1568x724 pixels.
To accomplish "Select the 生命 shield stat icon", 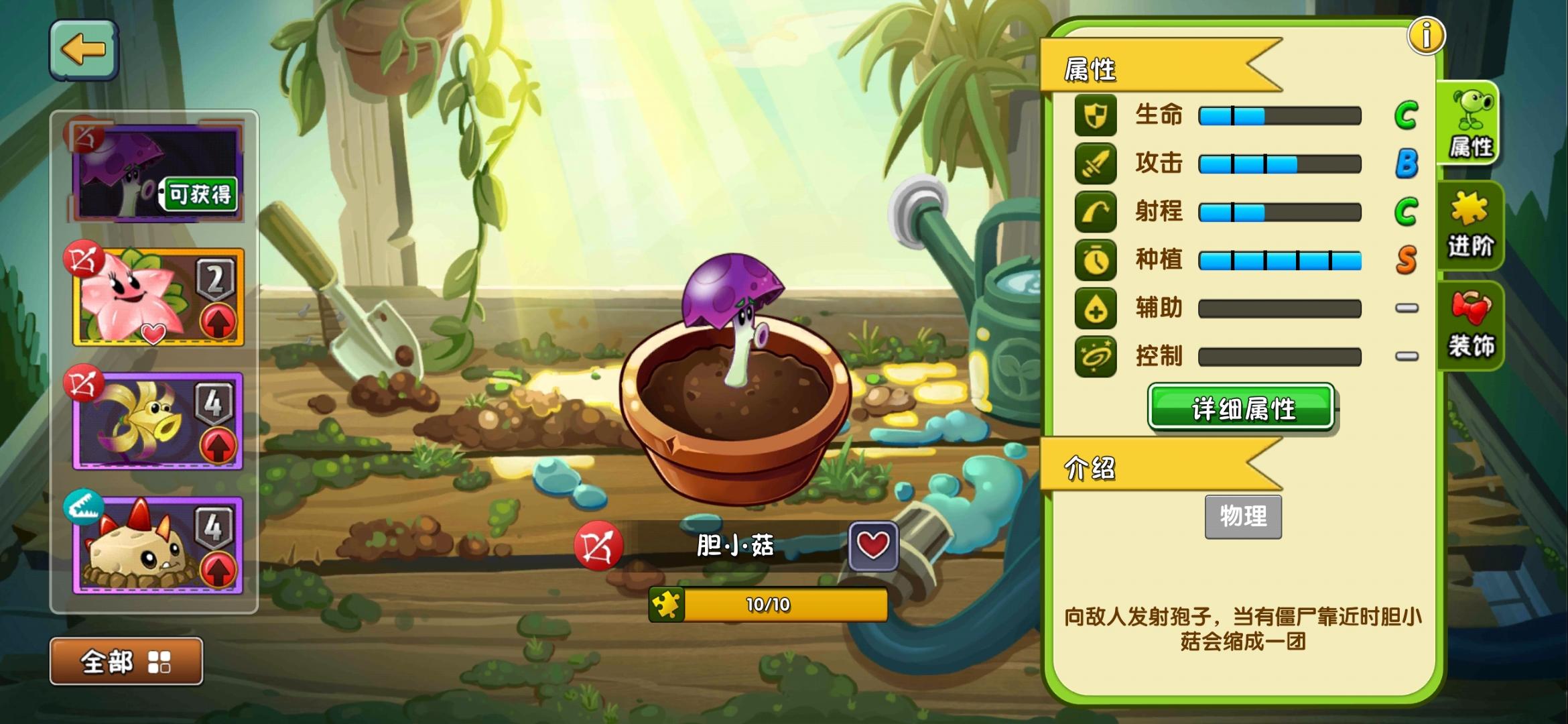I will click(x=1095, y=115).
